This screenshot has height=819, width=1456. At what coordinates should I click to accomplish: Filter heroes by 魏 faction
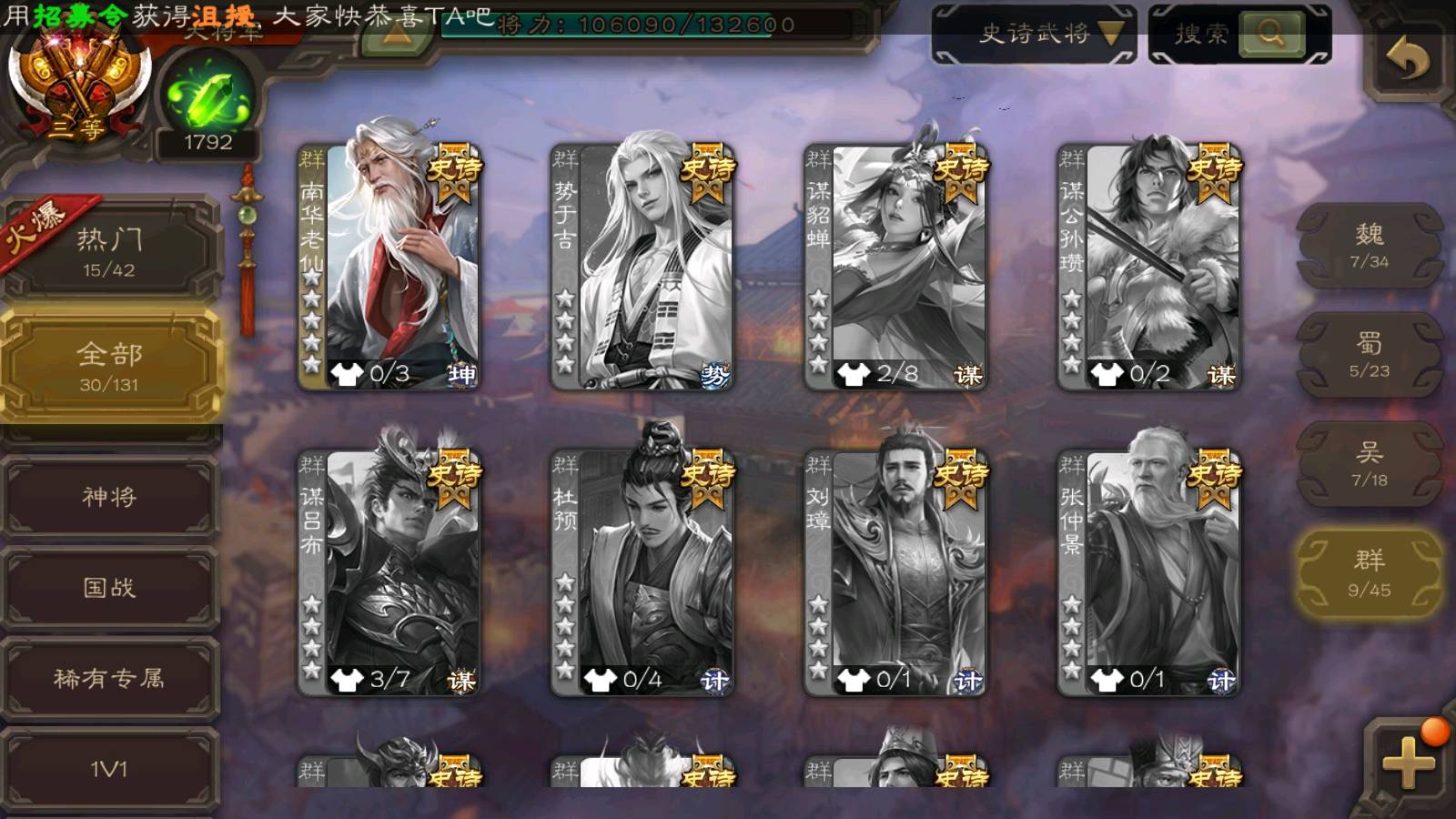(1370, 246)
